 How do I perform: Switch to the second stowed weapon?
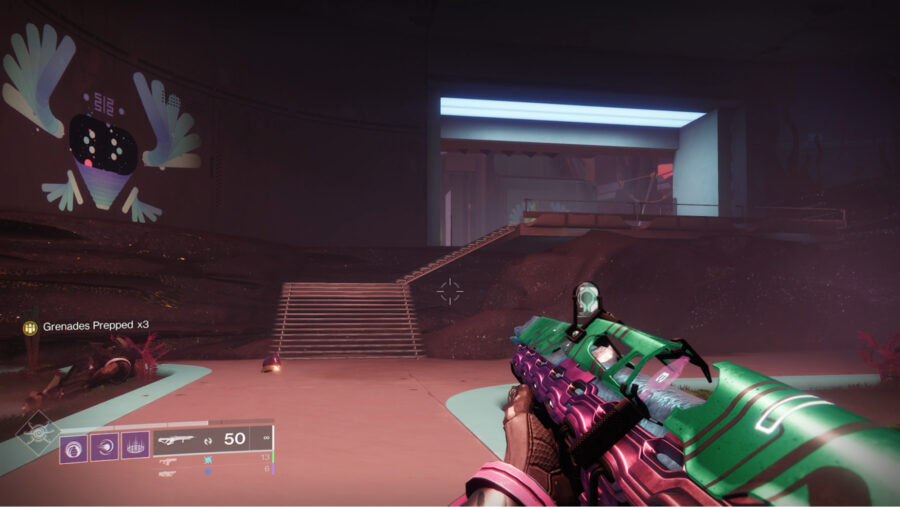coord(168,461)
